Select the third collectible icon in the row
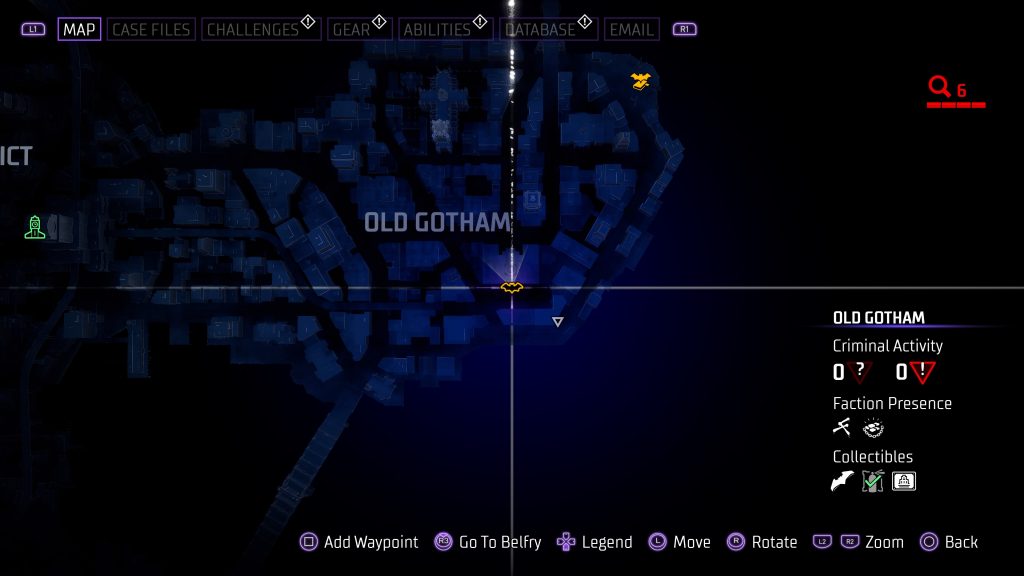Viewport: 1024px width, 576px height. [x=904, y=482]
